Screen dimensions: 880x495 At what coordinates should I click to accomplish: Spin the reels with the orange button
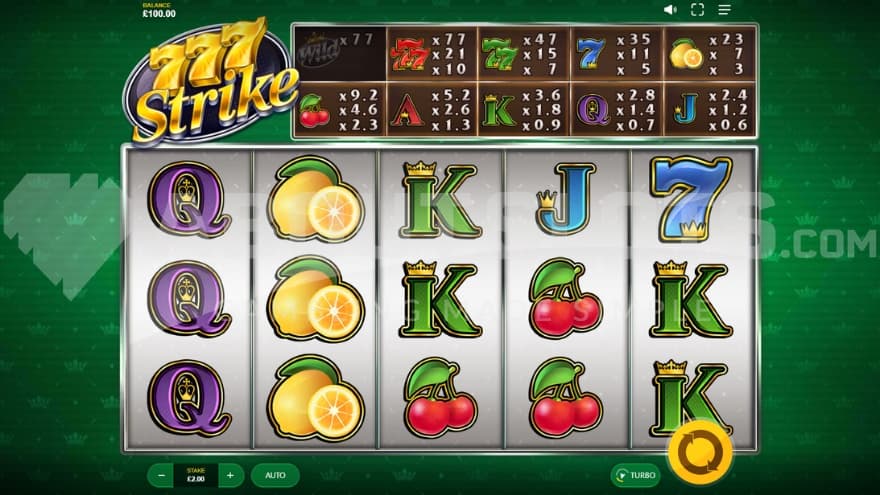pyautogui.click(x=700, y=451)
